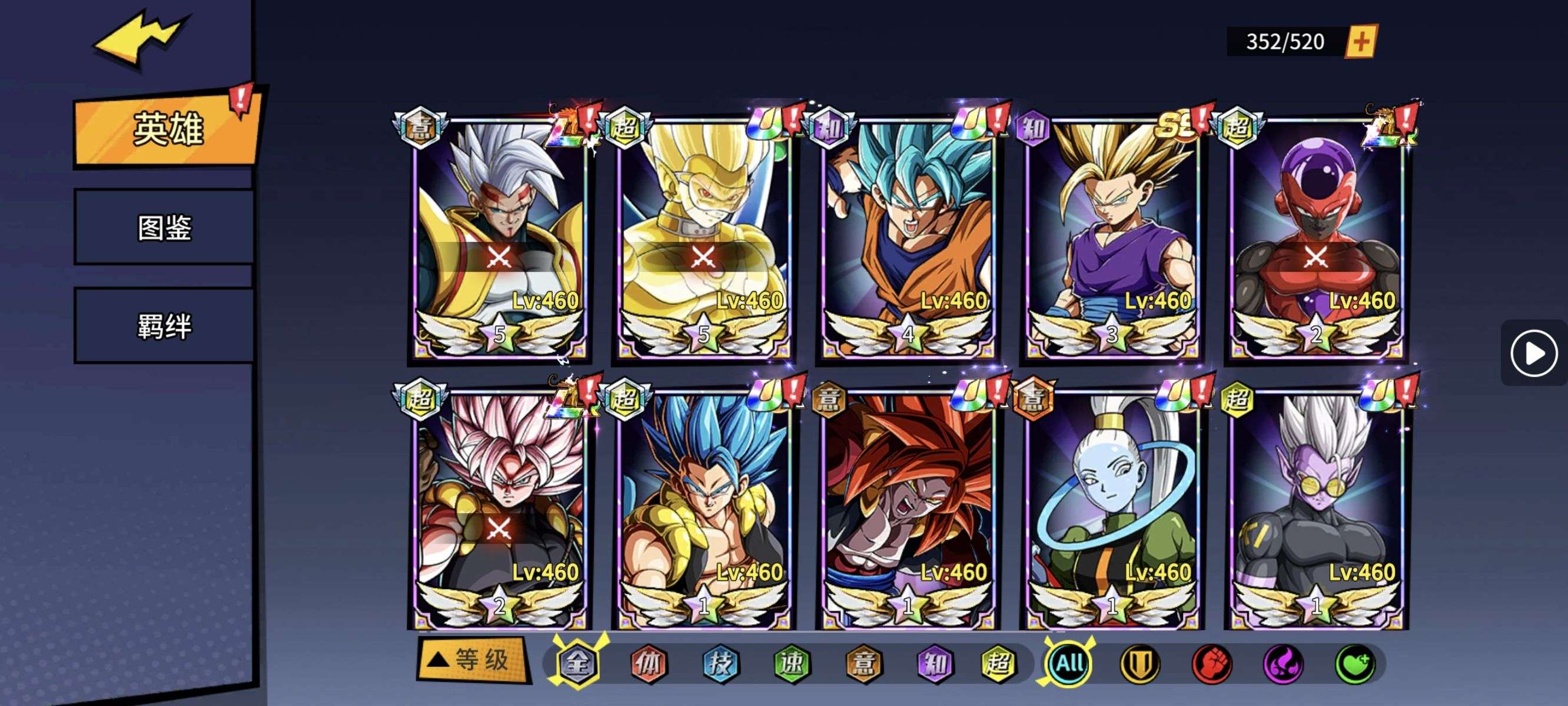Show all attributes with the 全 filter

(x=577, y=663)
